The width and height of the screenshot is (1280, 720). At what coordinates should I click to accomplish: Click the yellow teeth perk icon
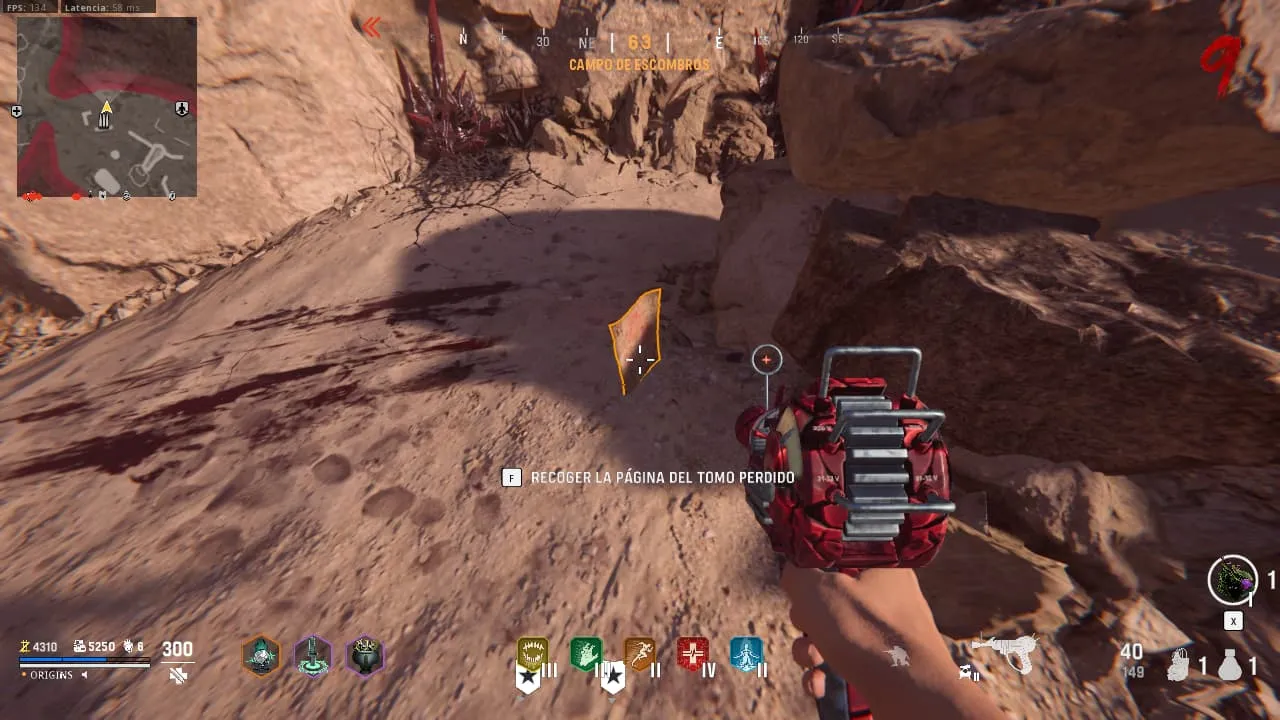coord(532,654)
